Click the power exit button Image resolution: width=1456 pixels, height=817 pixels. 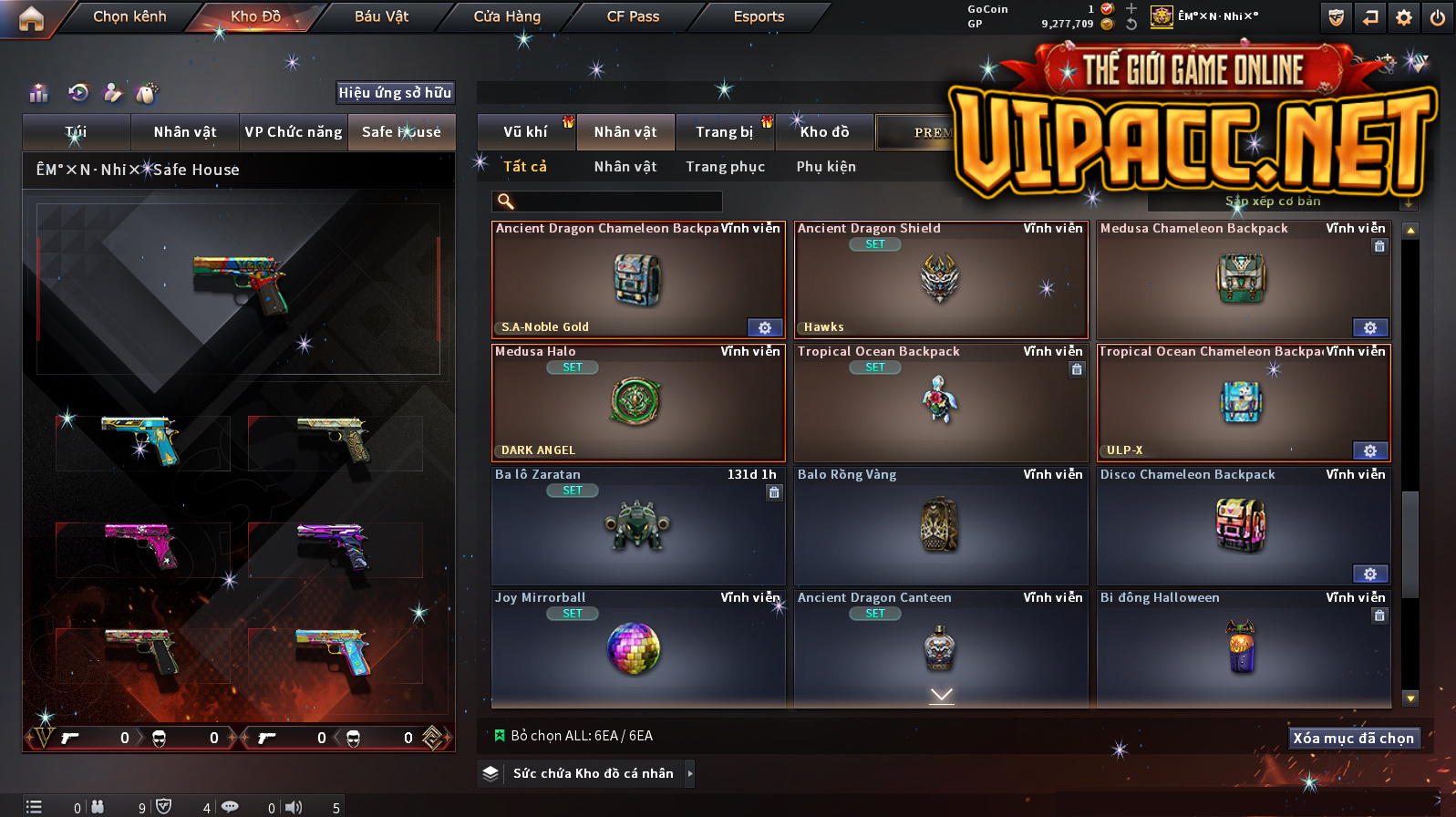click(1437, 17)
